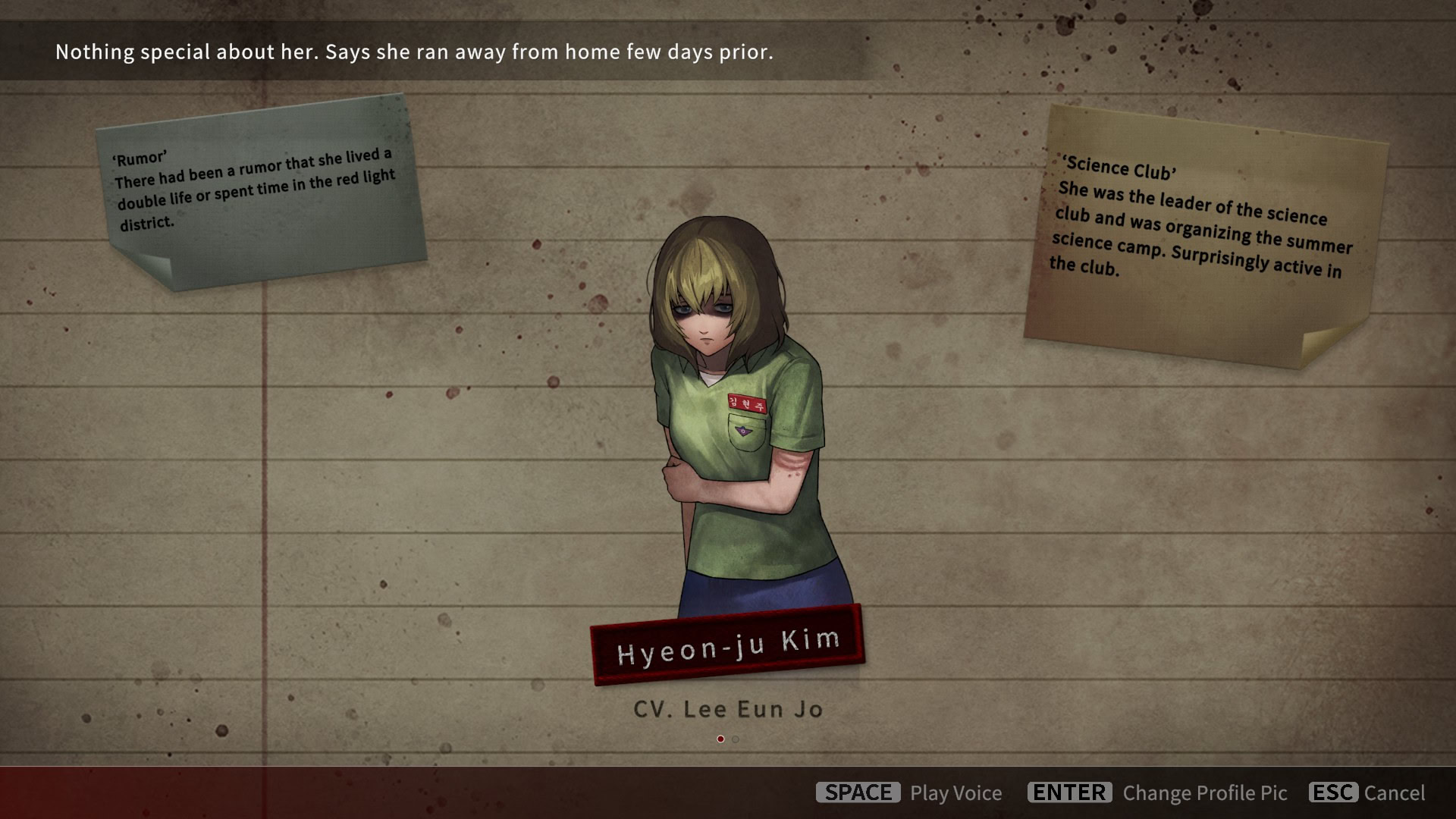Select the red first profile page dot

720,739
